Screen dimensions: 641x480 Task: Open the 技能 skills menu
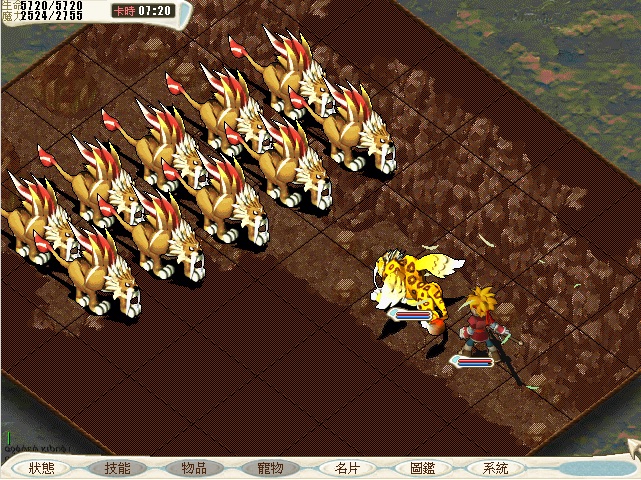[x=117, y=468]
